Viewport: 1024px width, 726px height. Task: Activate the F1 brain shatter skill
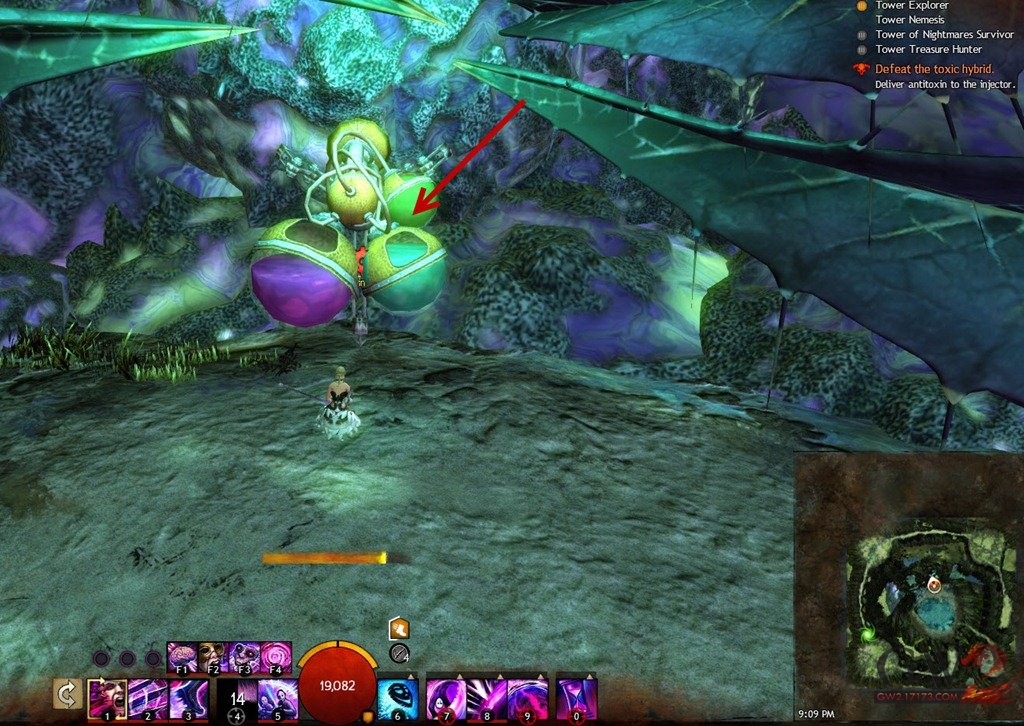click(x=181, y=655)
